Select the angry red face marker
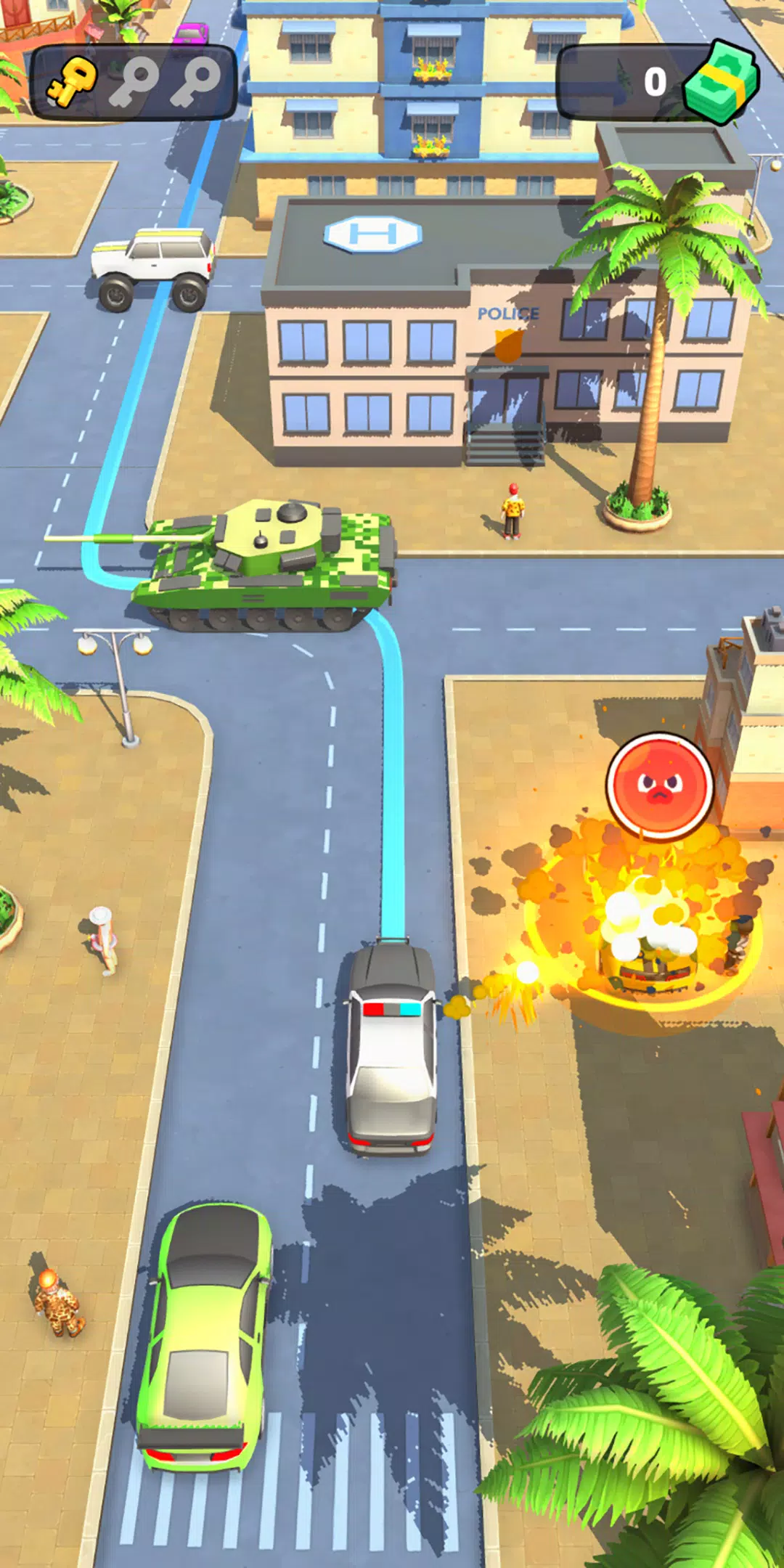 click(x=659, y=785)
